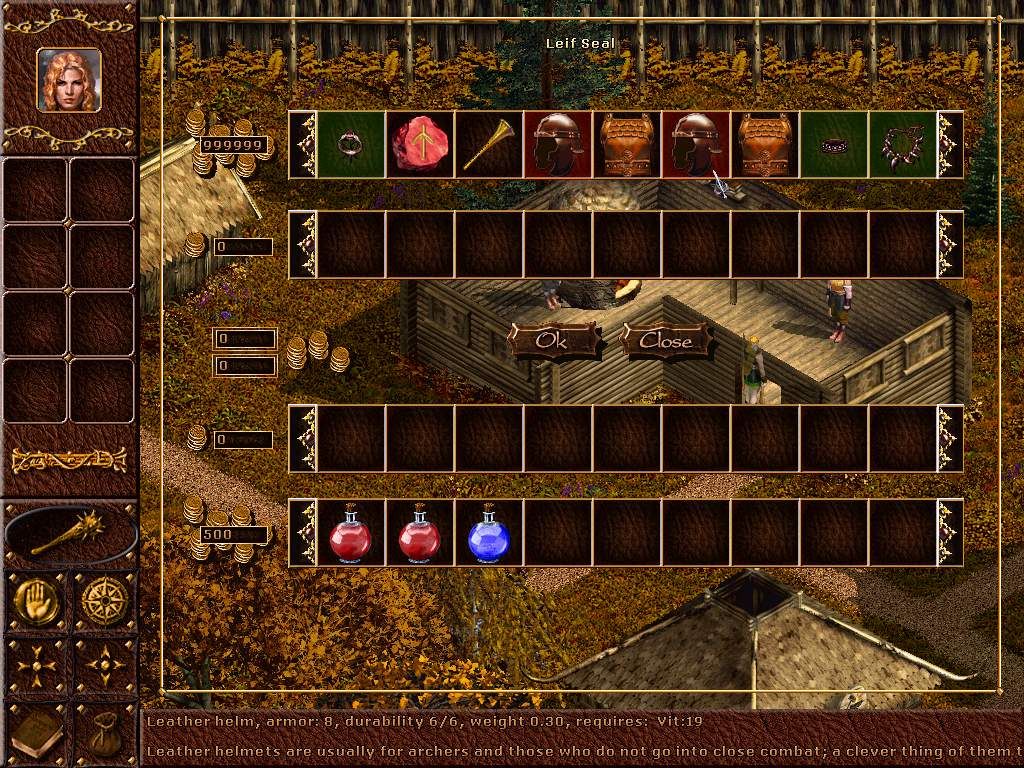Open the compass rose icon

pos(104,601)
